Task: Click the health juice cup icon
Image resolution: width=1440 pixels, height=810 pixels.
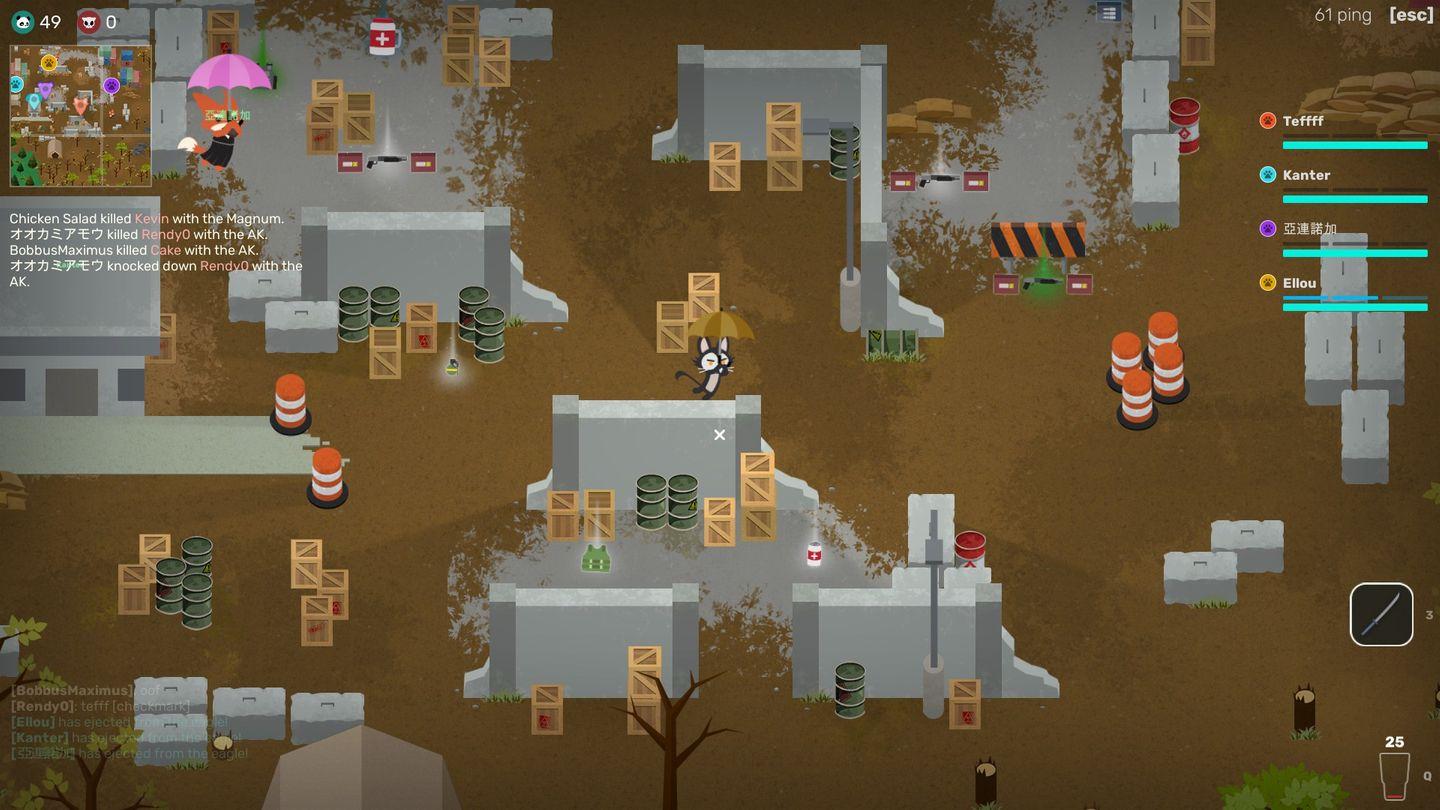Action: (1394, 774)
